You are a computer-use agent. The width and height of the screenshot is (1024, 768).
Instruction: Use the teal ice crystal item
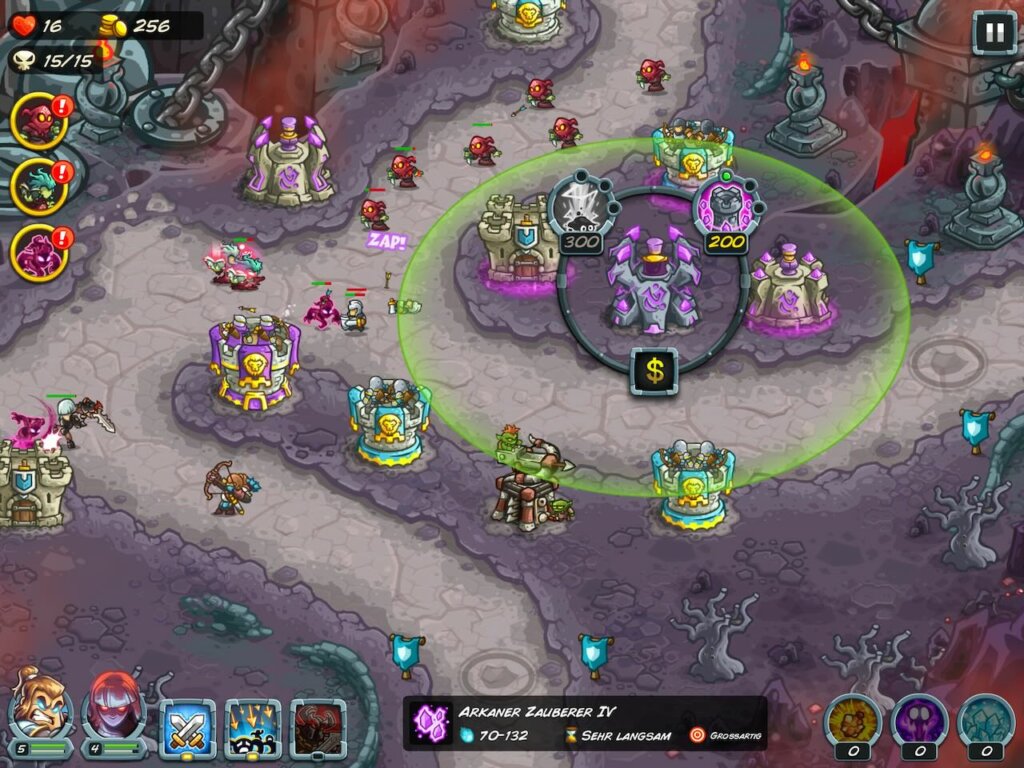986,722
